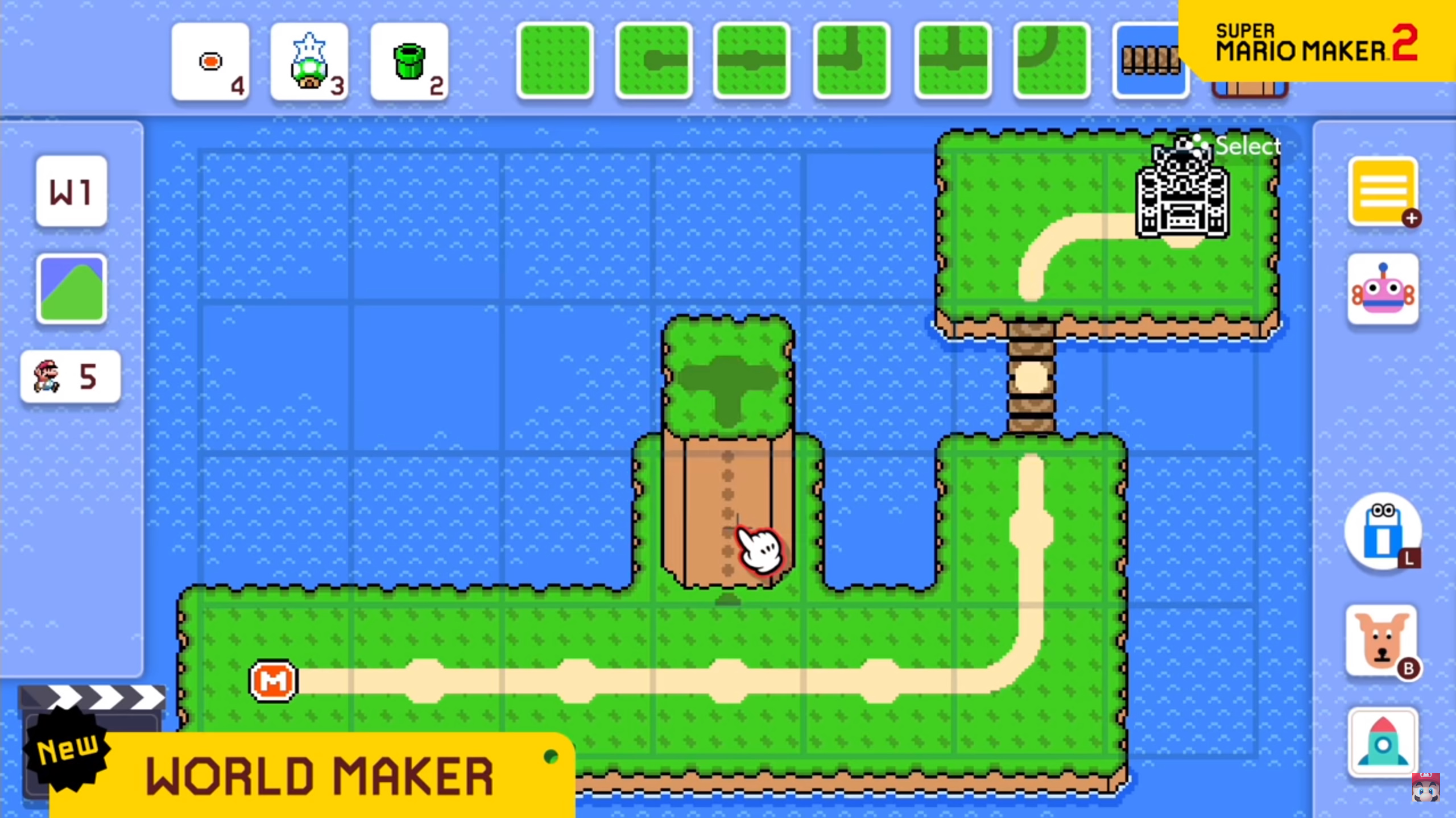Select the plain grass terrain tile
The height and width of the screenshot is (818, 1456).
point(555,60)
